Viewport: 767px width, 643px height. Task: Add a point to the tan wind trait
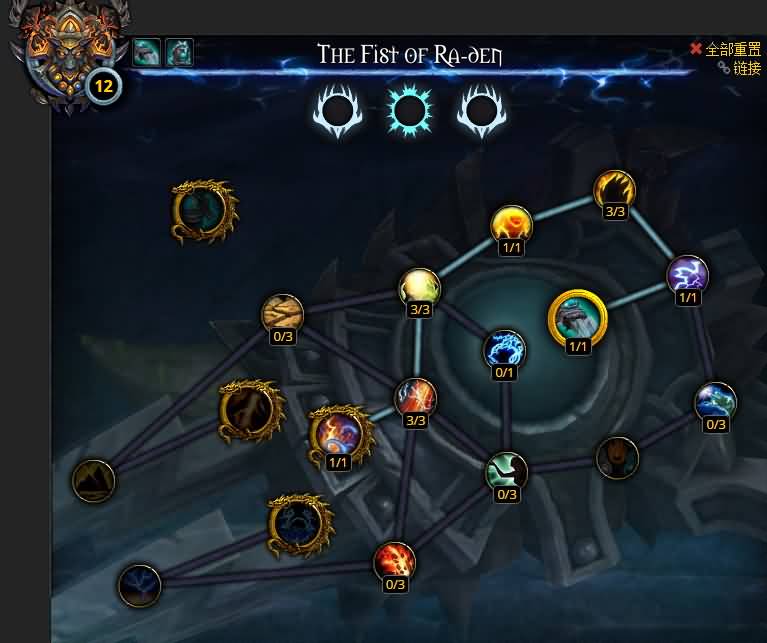coord(282,314)
